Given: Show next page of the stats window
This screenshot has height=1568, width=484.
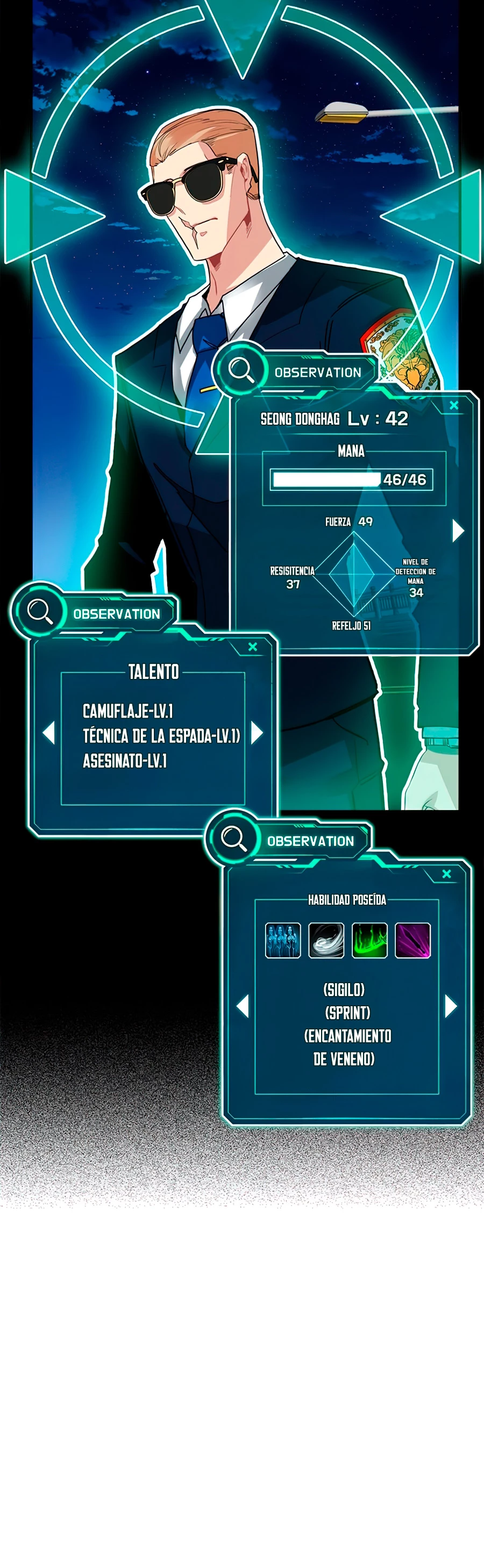Looking at the screenshot, I should pos(458,531).
